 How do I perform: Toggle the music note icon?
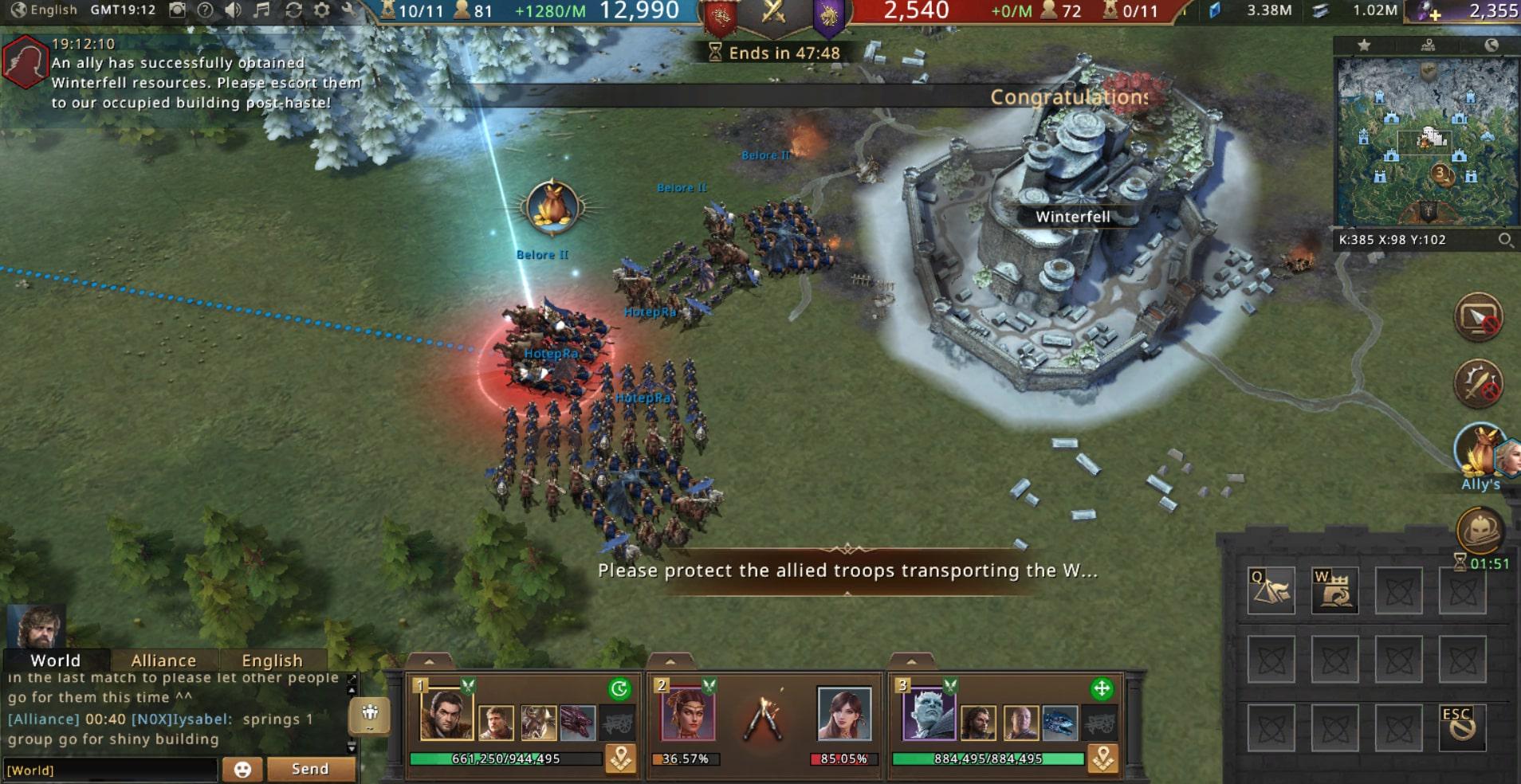pyautogui.click(x=262, y=10)
